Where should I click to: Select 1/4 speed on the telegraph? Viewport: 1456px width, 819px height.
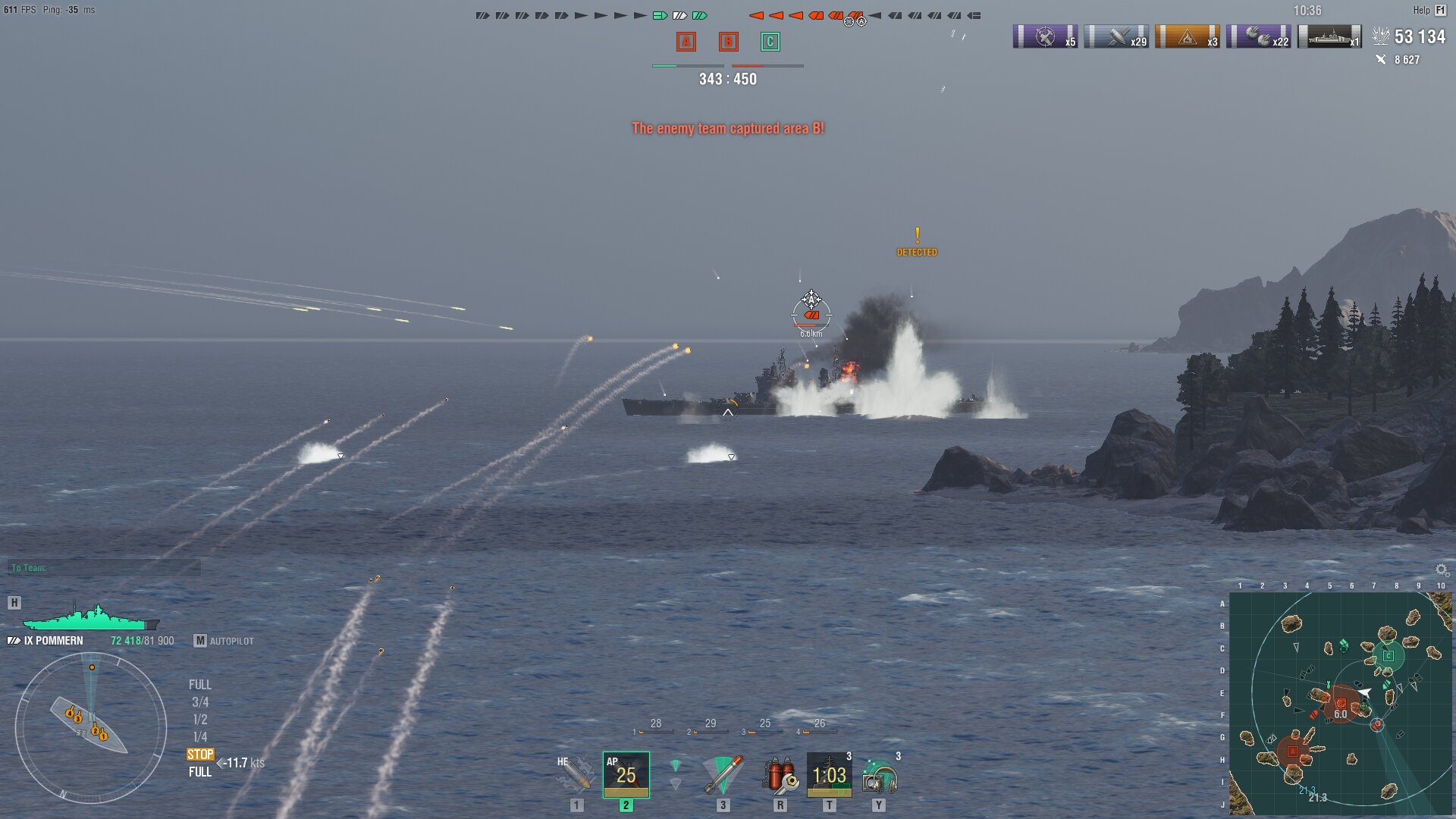point(200,736)
